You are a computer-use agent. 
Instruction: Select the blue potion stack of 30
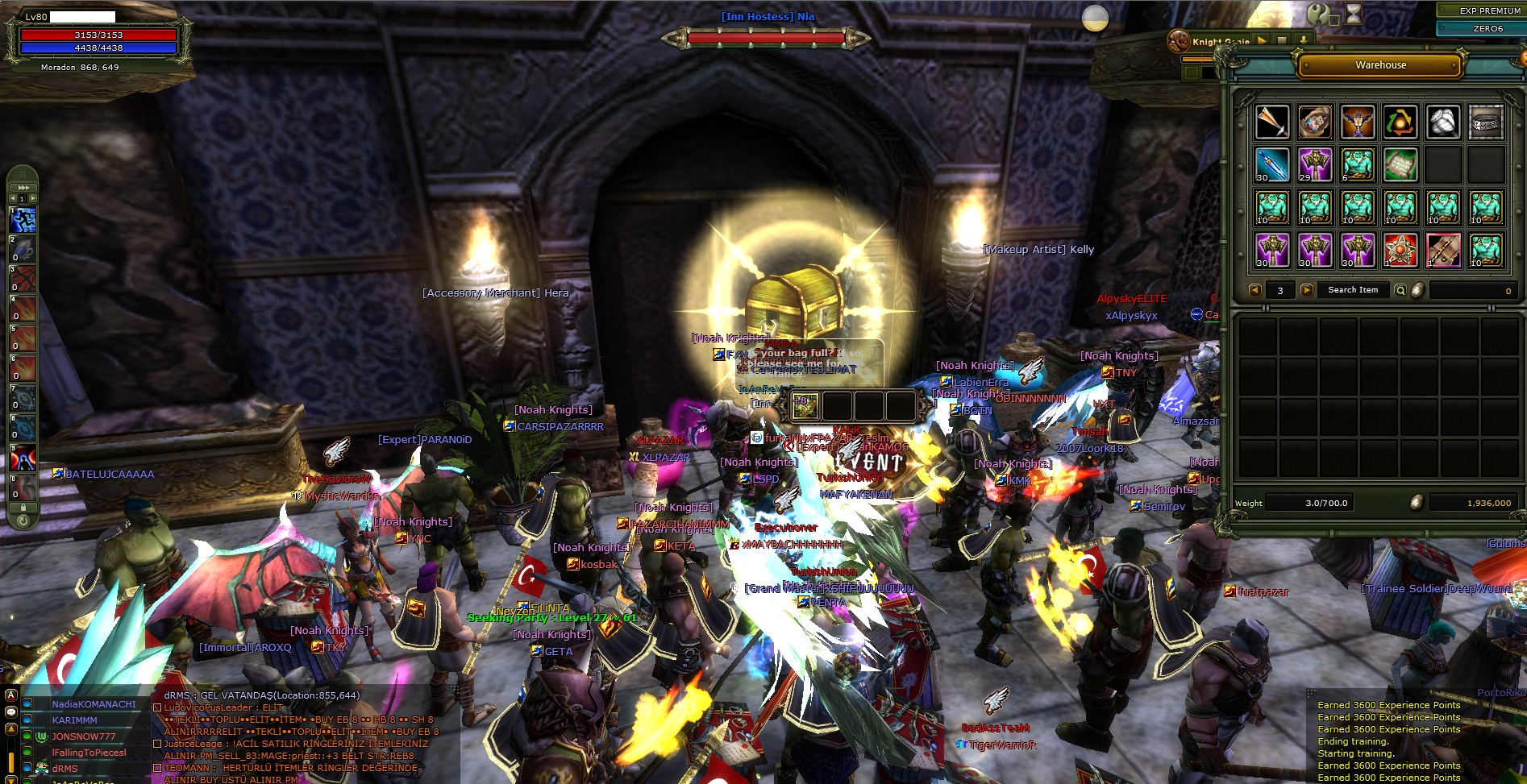1272,164
